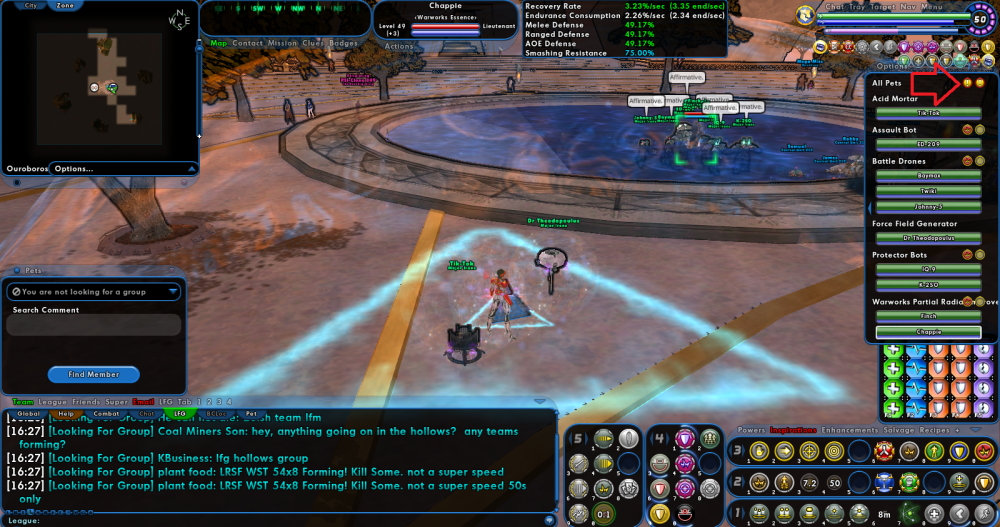Open the Contact list tab
The height and width of the screenshot is (527, 1000).
(248, 43)
